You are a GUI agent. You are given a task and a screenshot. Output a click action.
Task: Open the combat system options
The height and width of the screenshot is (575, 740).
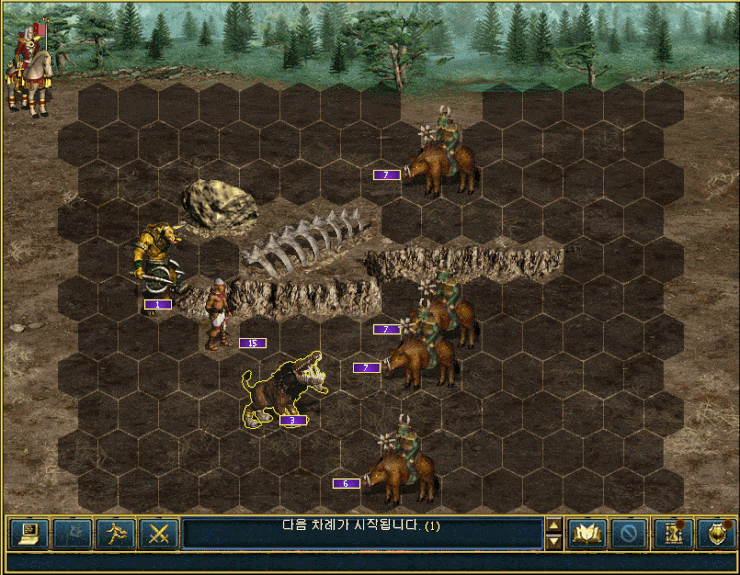click(x=28, y=533)
